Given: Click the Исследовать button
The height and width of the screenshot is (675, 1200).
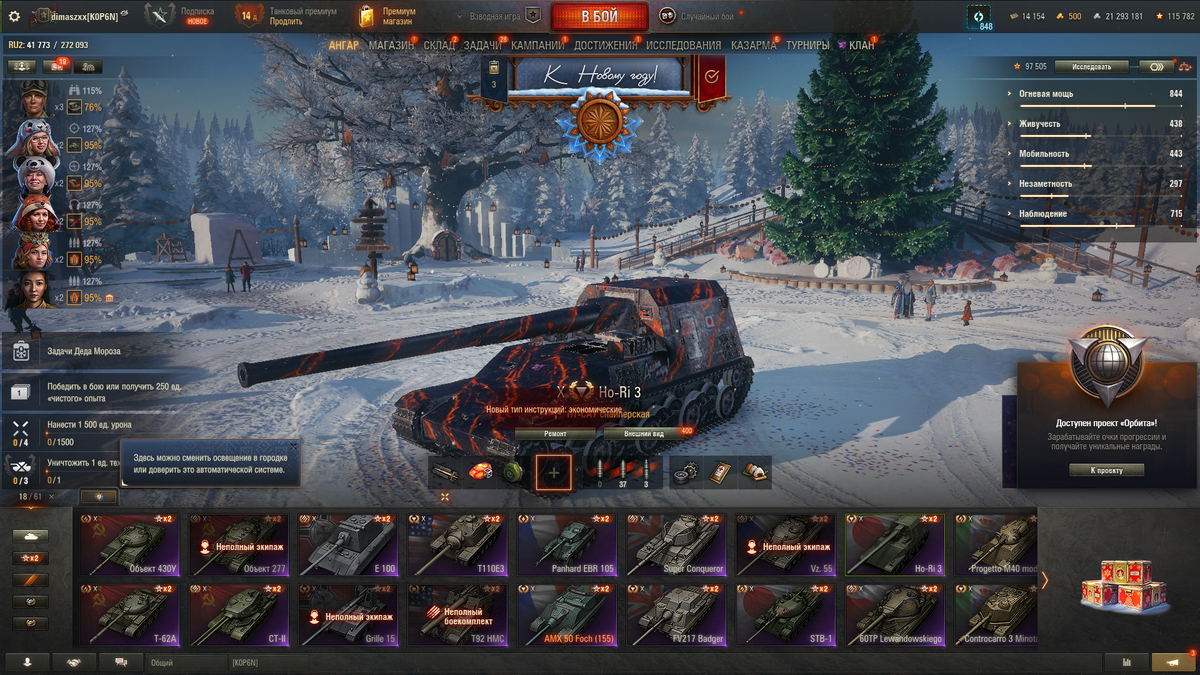Looking at the screenshot, I should [x=1091, y=66].
